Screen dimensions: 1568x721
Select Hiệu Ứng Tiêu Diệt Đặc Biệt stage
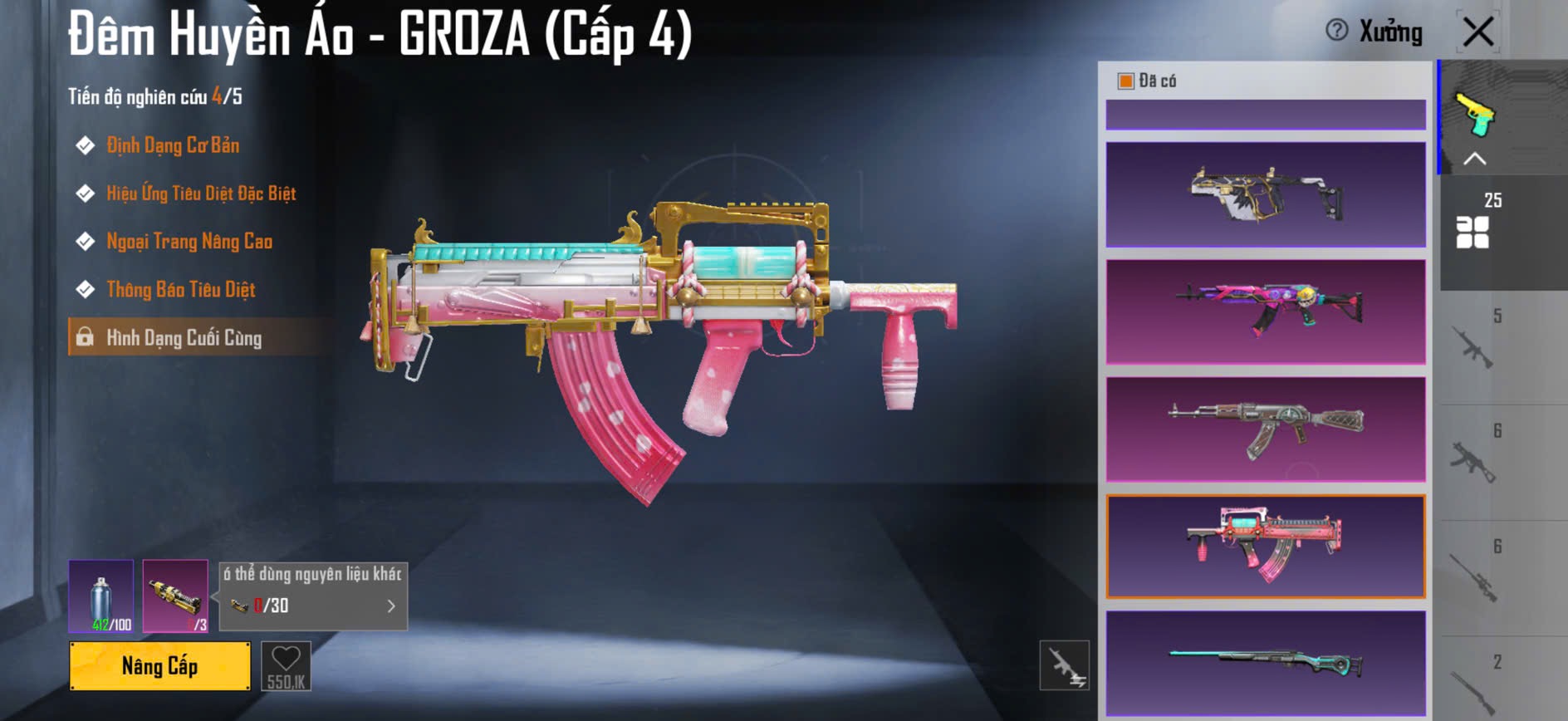point(200,194)
